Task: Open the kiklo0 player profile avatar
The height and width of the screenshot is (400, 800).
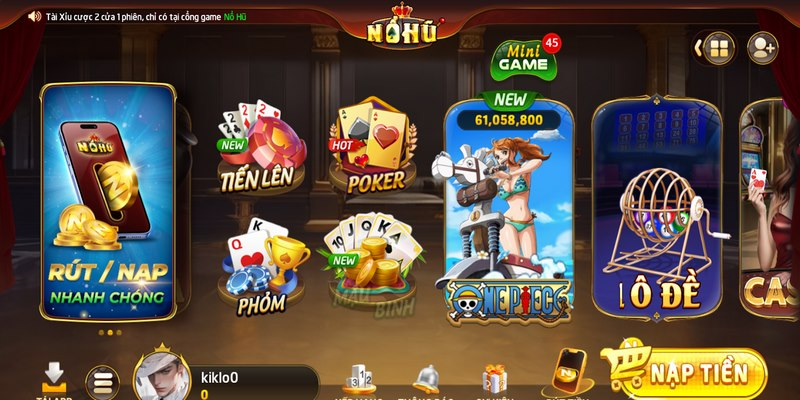Action: point(162,377)
